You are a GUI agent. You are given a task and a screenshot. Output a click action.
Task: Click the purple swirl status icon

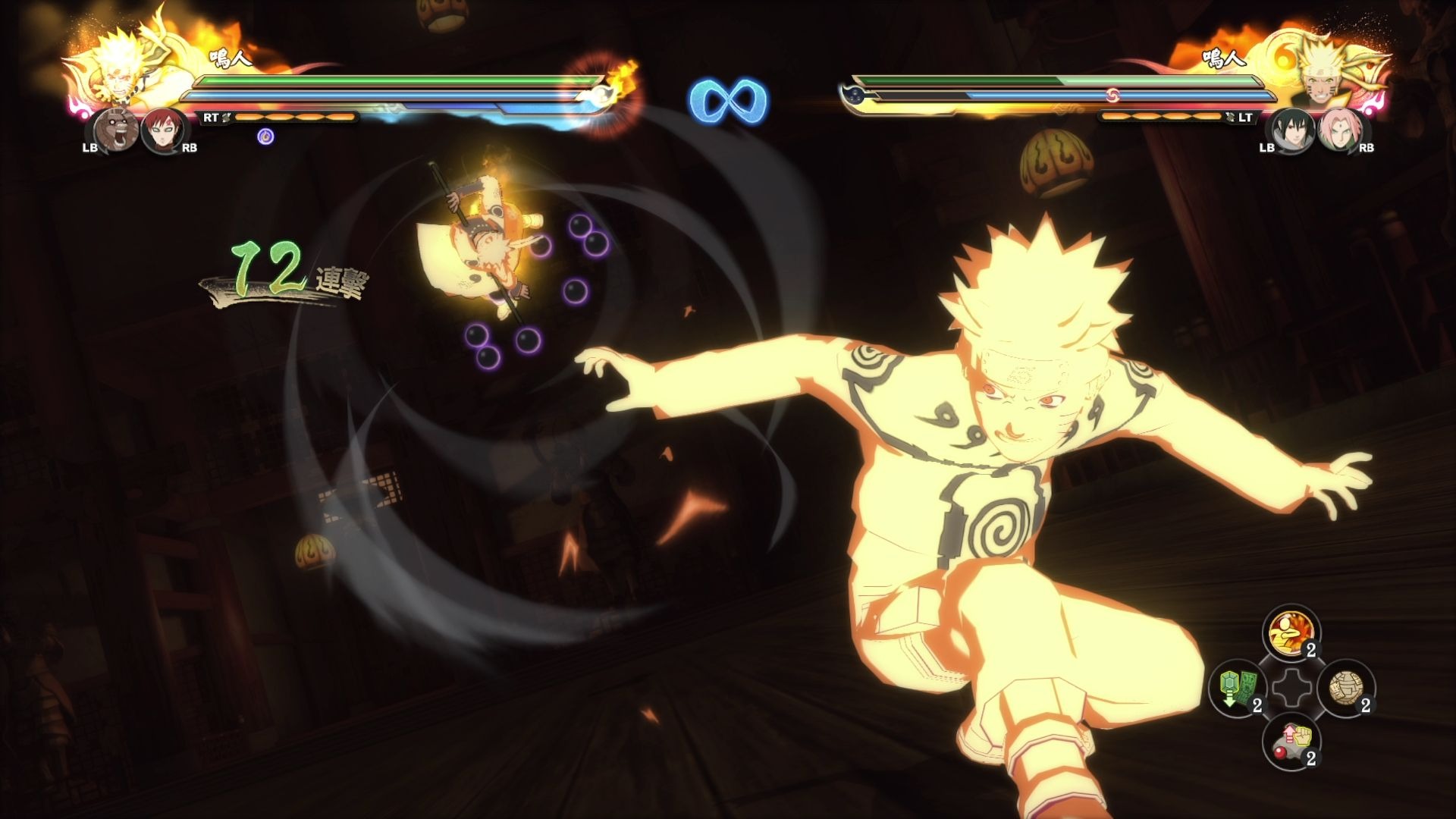pyautogui.click(x=265, y=136)
